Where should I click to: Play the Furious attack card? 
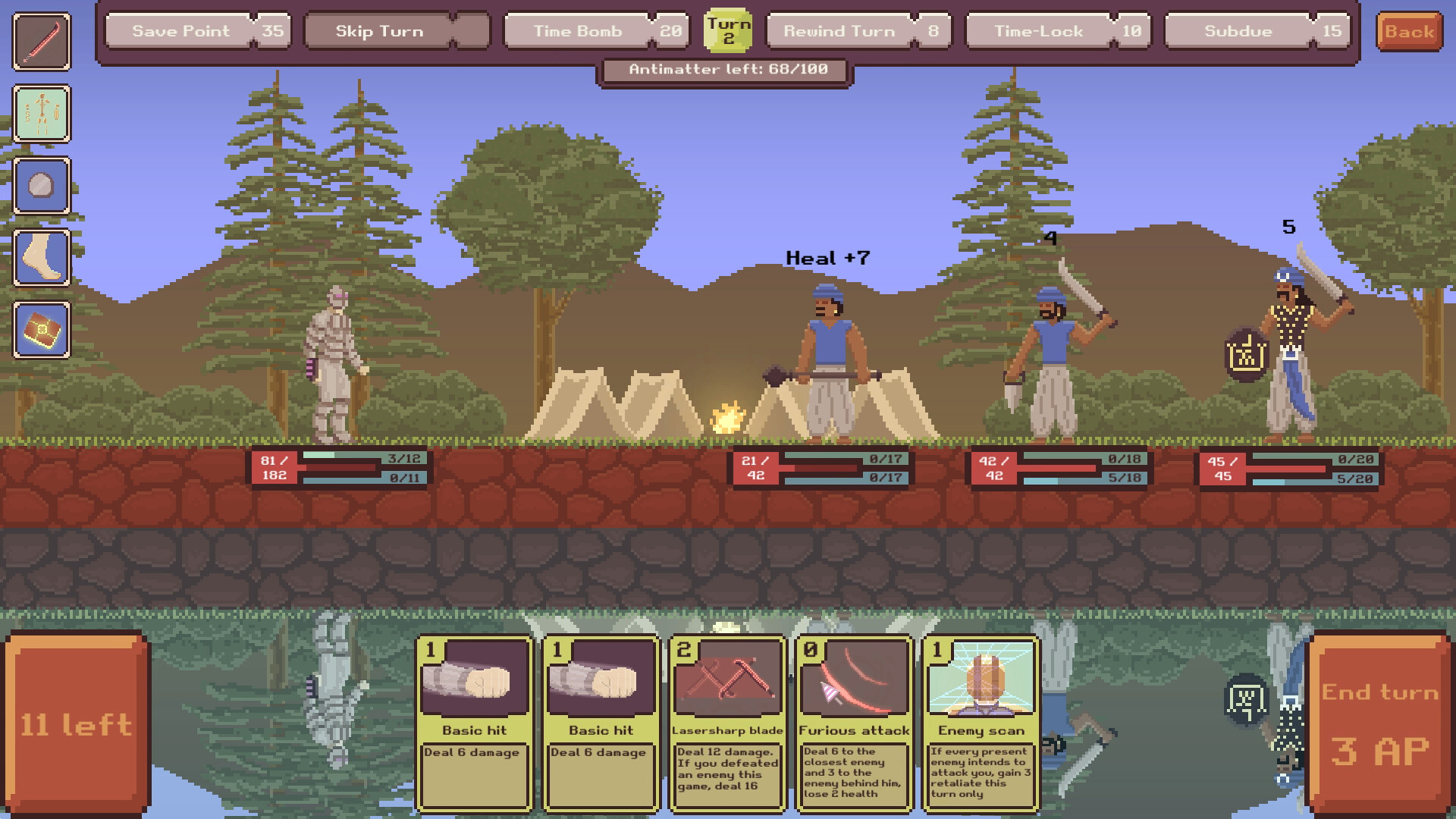click(854, 724)
